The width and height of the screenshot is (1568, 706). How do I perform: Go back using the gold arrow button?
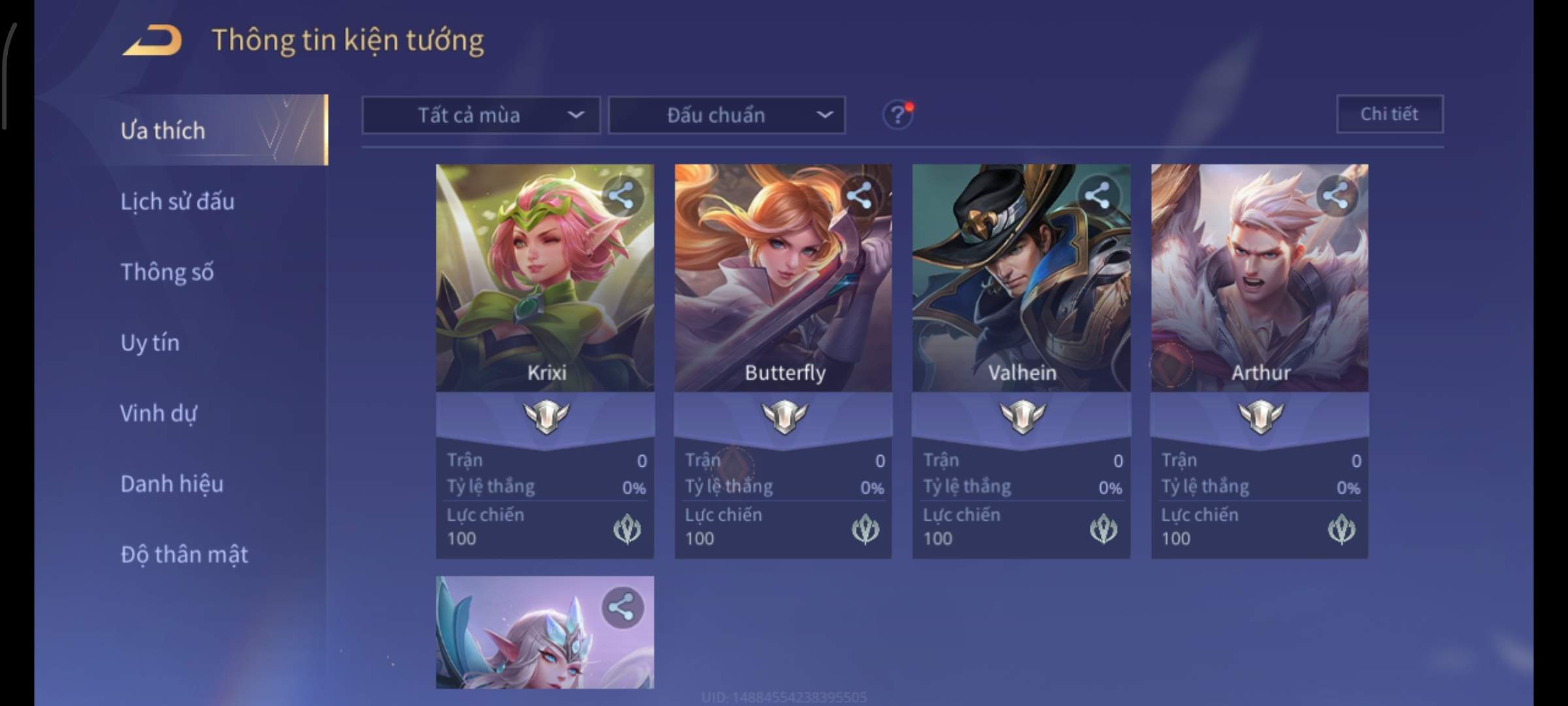153,41
